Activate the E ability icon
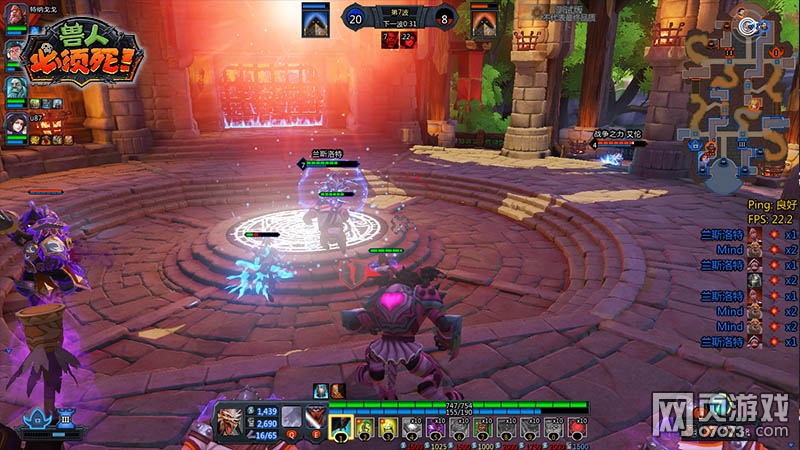800x450 pixels. click(314, 417)
